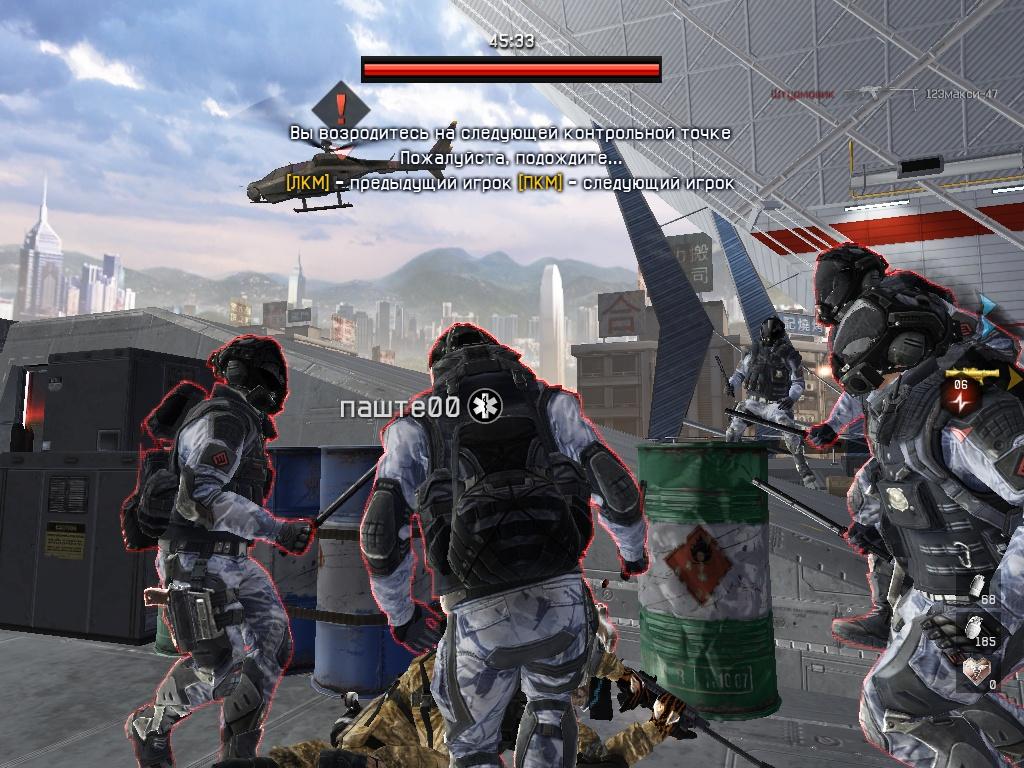1024x768 pixels.
Task: Select the red heartbeat revive icon
Action: pyautogui.click(x=960, y=396)
